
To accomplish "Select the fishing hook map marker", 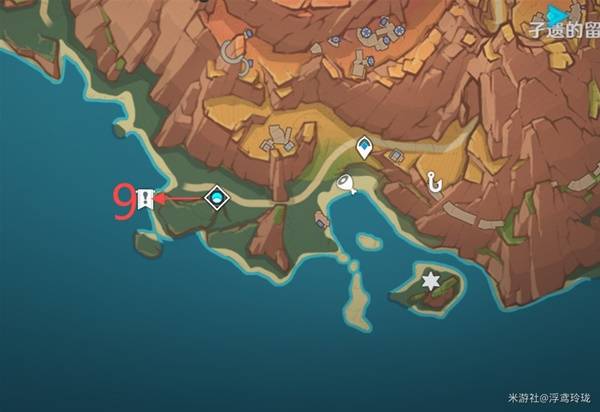I will point(434,182).
